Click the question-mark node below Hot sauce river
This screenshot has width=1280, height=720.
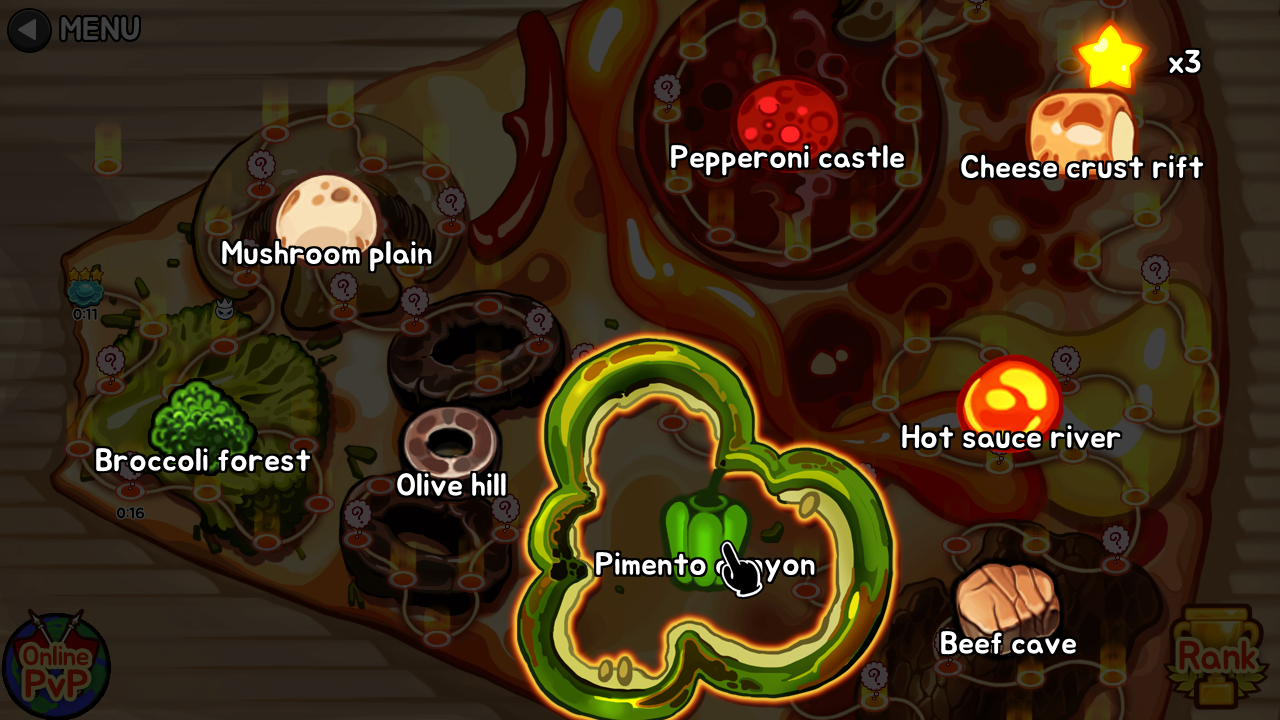tap(1116, 537)
